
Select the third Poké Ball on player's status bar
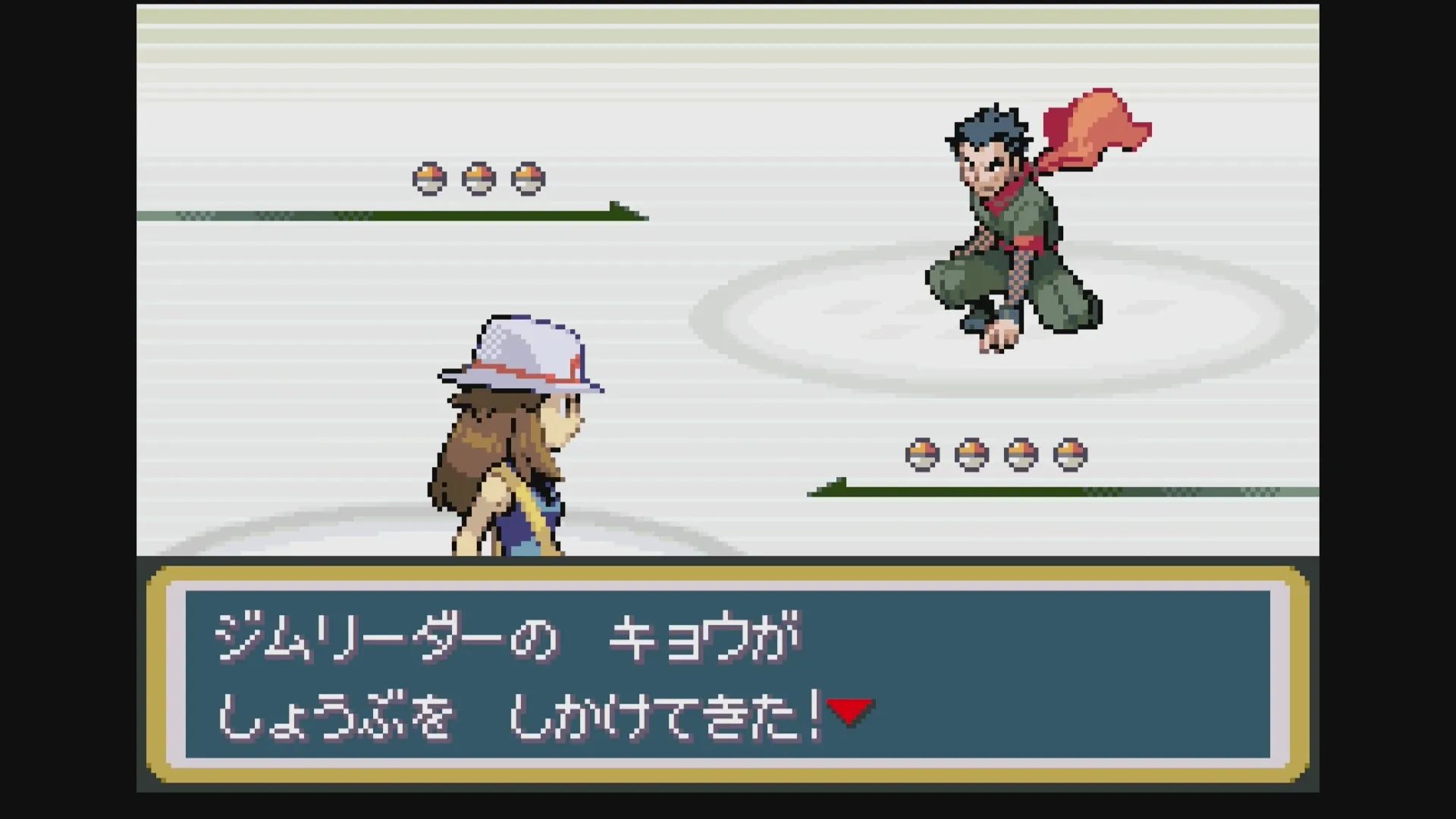[1021, 453]
